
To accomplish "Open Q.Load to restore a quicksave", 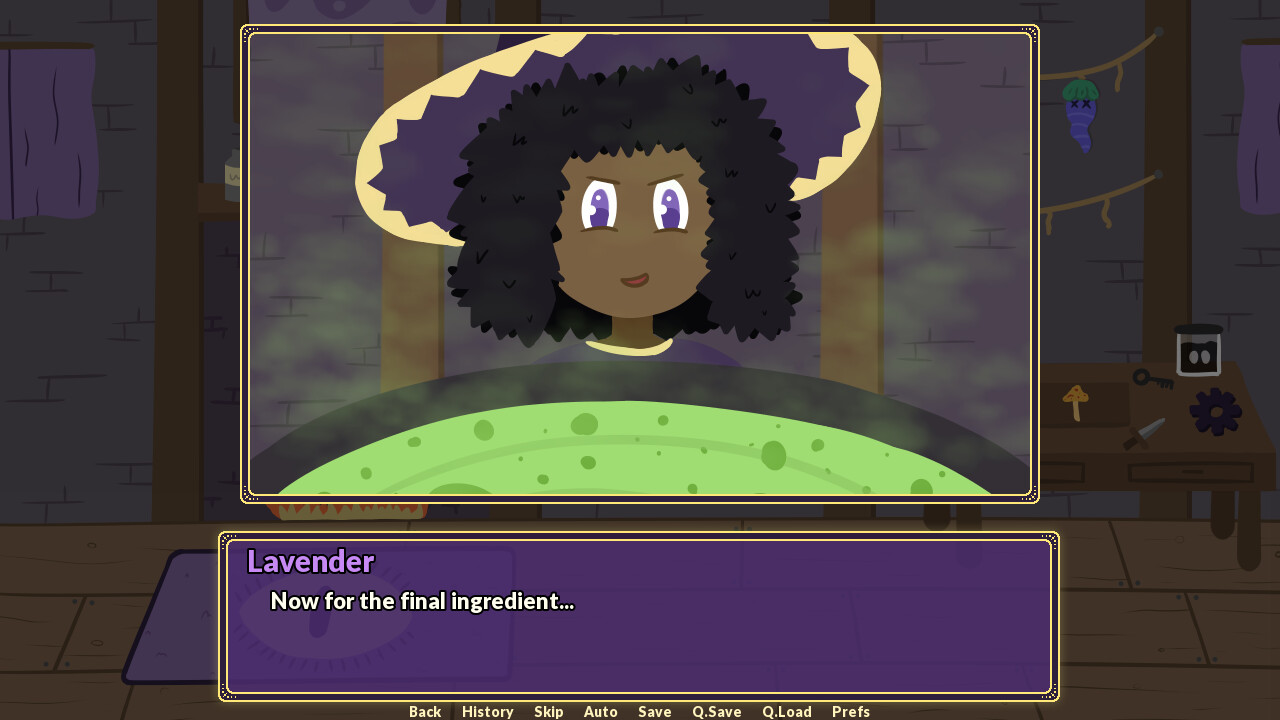I will (x=786, y=711).
